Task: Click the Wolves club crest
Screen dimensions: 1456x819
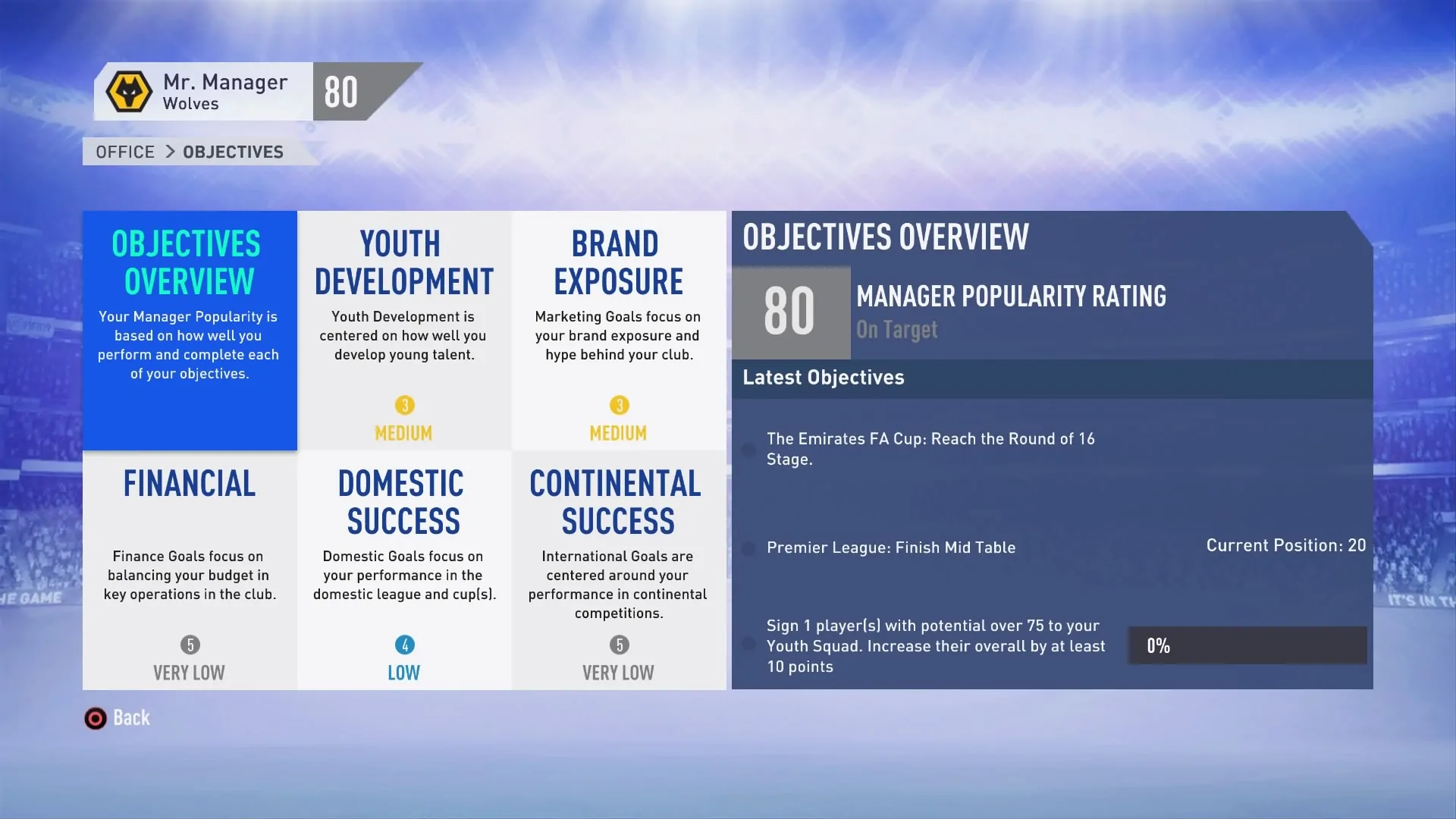Action: (128, 92)
